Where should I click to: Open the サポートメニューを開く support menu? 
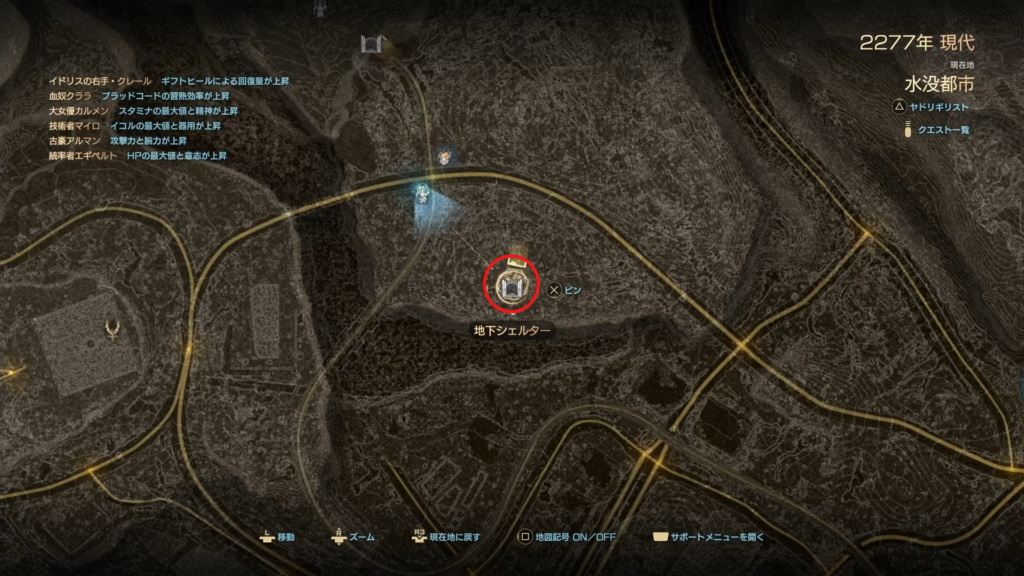712,537
